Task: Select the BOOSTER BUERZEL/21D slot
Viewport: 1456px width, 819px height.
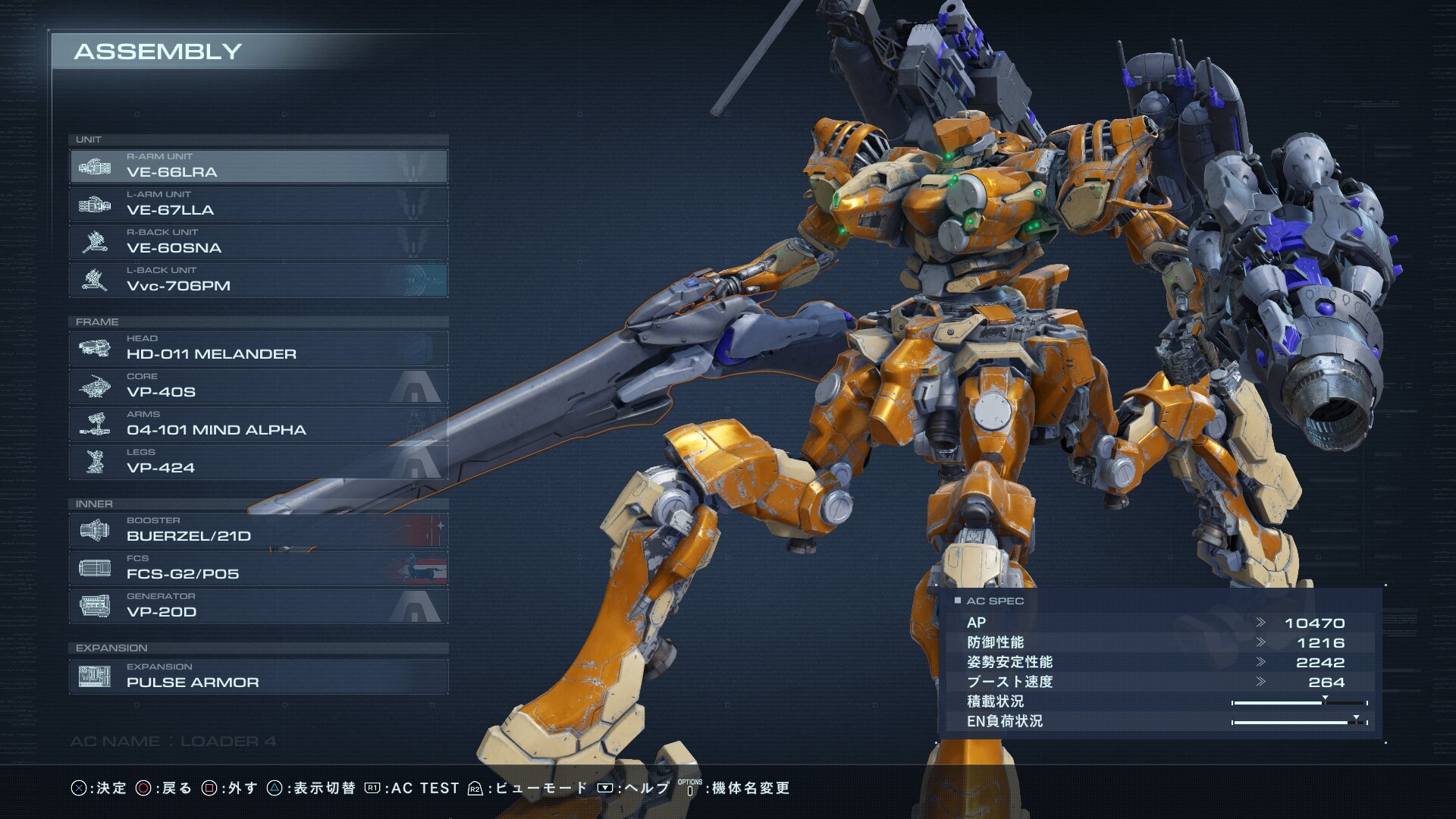Action: point(258,530)
